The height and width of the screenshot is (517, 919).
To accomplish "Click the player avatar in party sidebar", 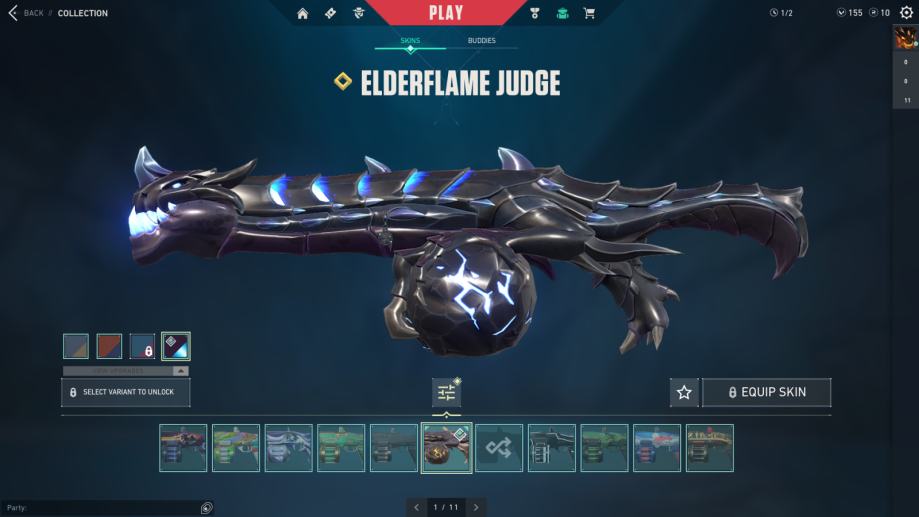I will pos(904,39).
